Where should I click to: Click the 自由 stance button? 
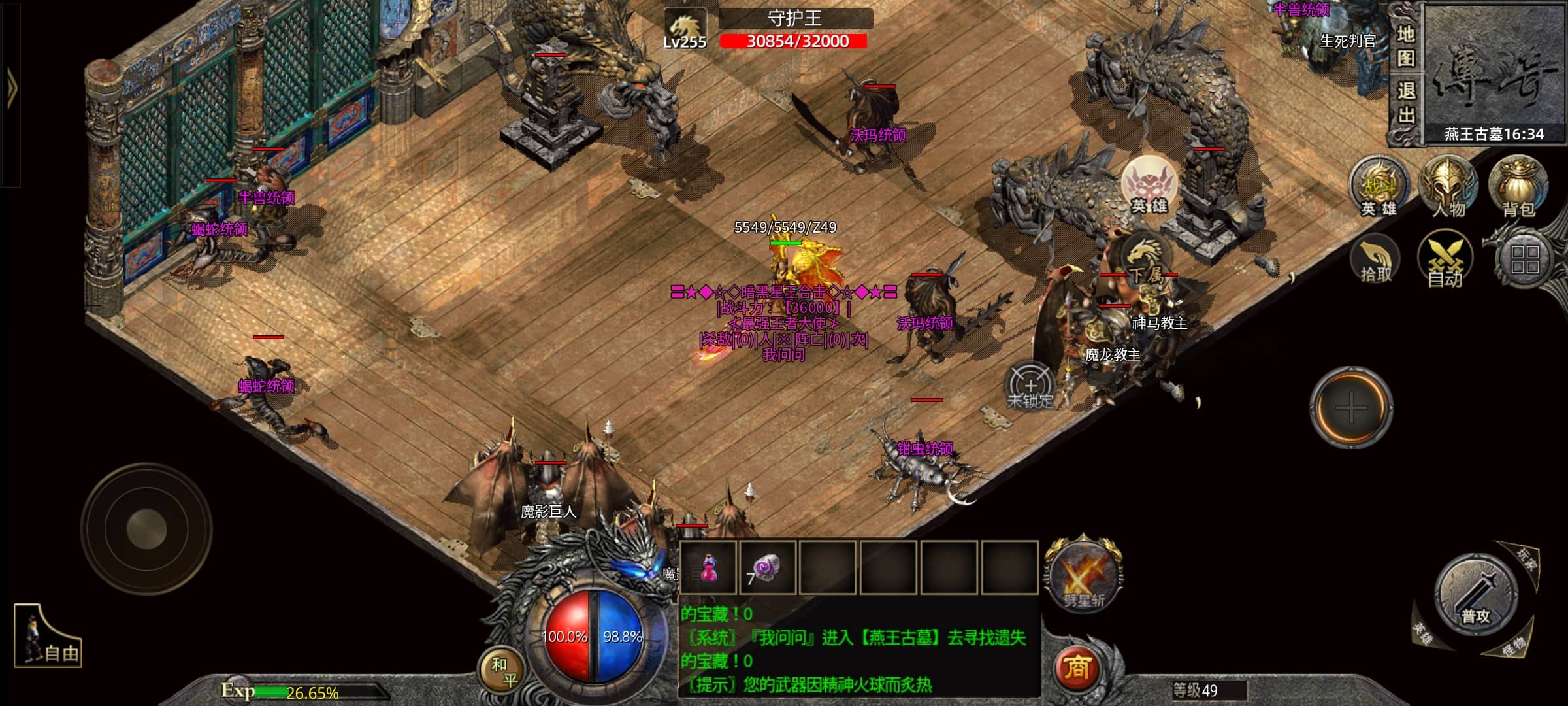point(47,638)
